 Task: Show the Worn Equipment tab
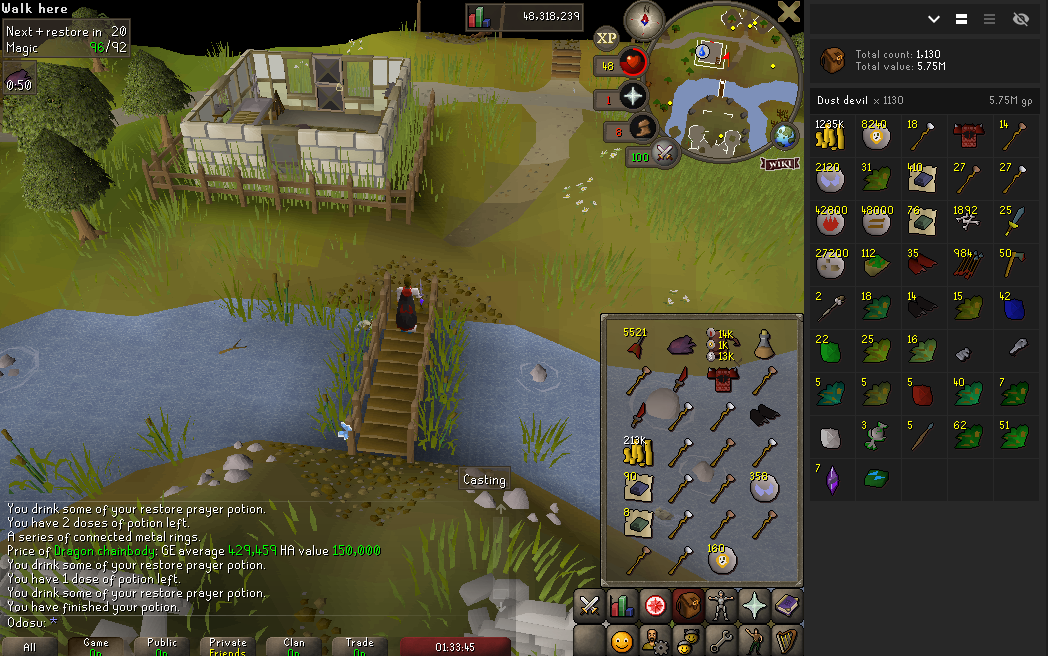click(x=720, y=606)
